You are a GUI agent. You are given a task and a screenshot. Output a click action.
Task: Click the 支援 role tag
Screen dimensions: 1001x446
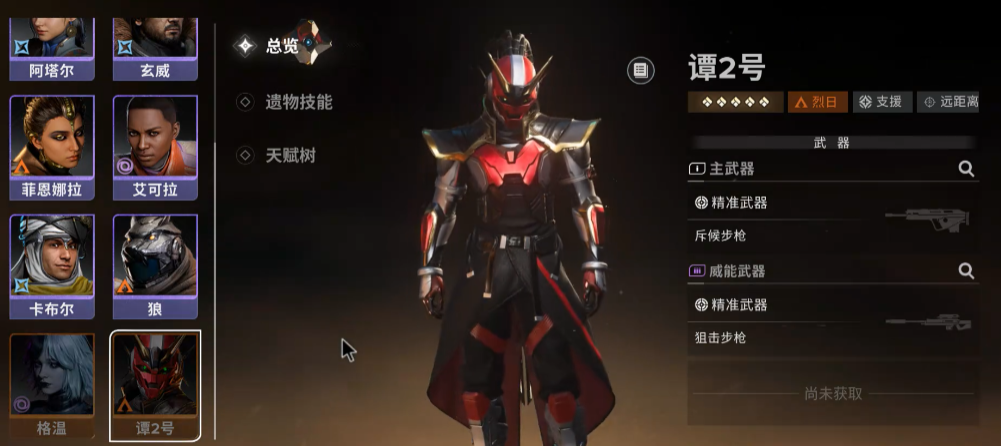pos(881,102)
